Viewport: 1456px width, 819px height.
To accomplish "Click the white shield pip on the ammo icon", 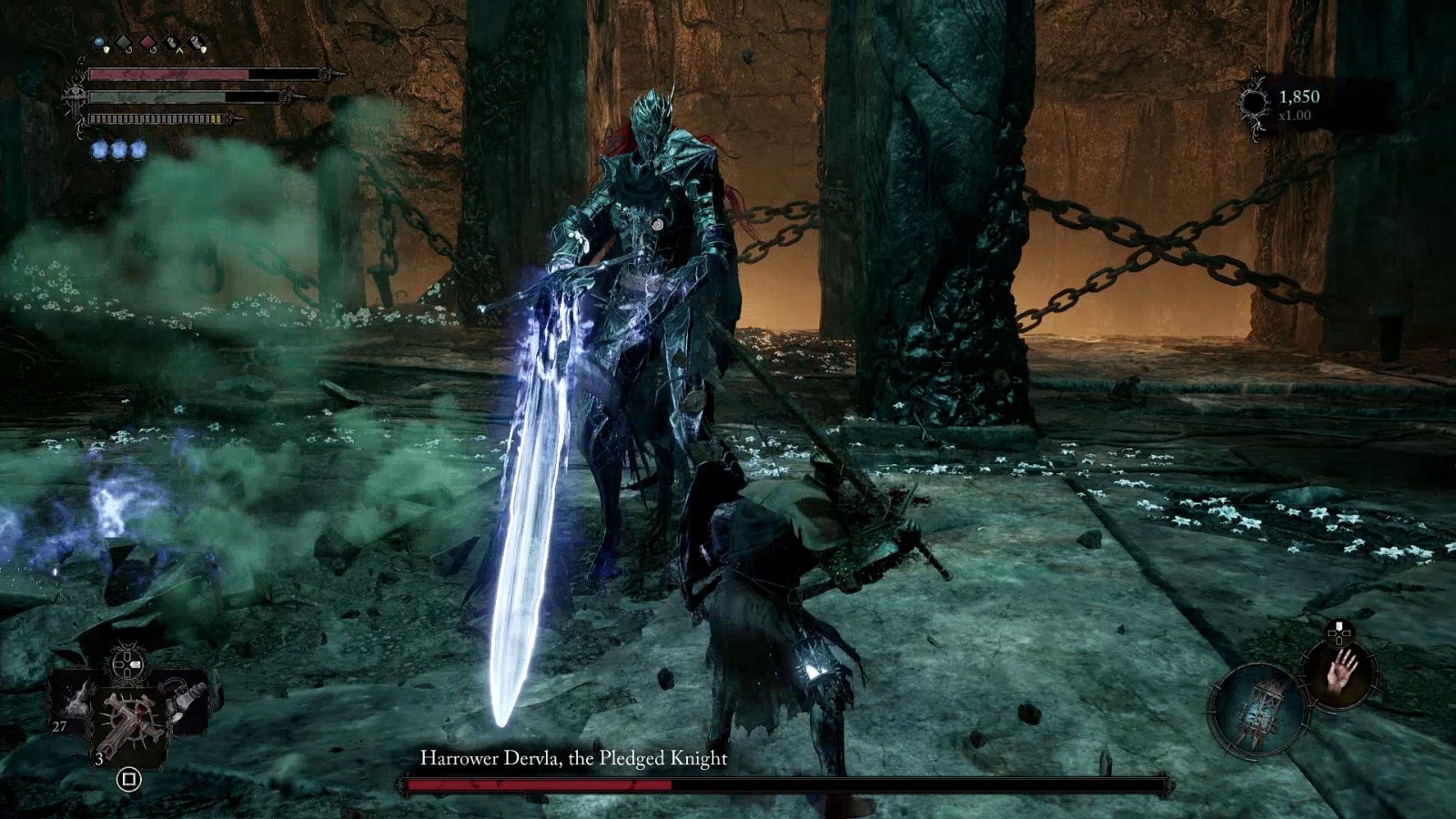I will click(202, 49).
